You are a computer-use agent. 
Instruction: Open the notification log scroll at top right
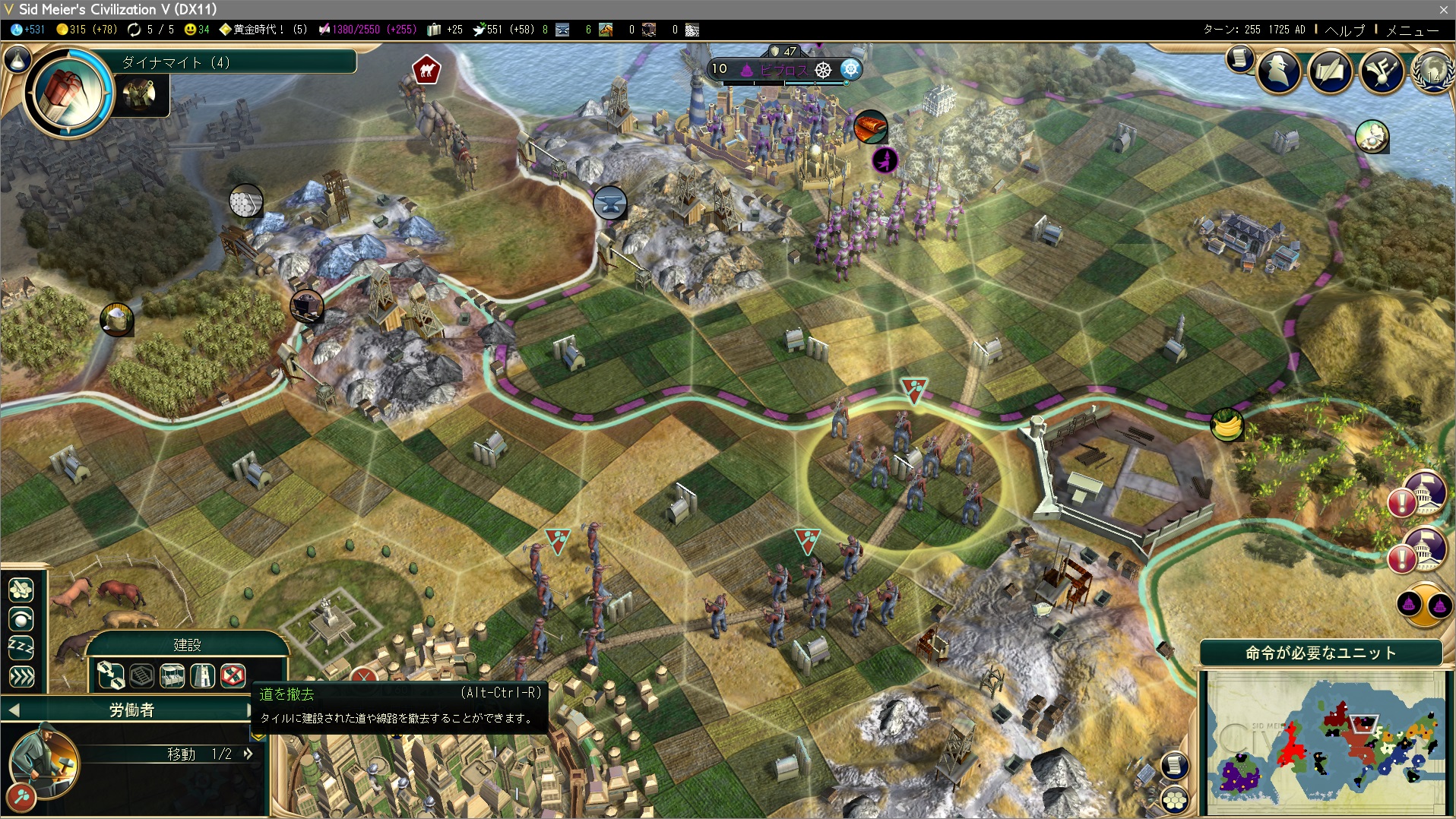coord(1239,58)
